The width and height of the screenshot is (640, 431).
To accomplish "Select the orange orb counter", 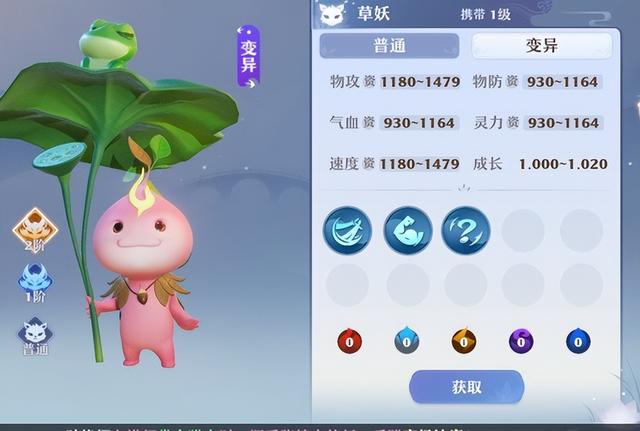I will [463, 341].
